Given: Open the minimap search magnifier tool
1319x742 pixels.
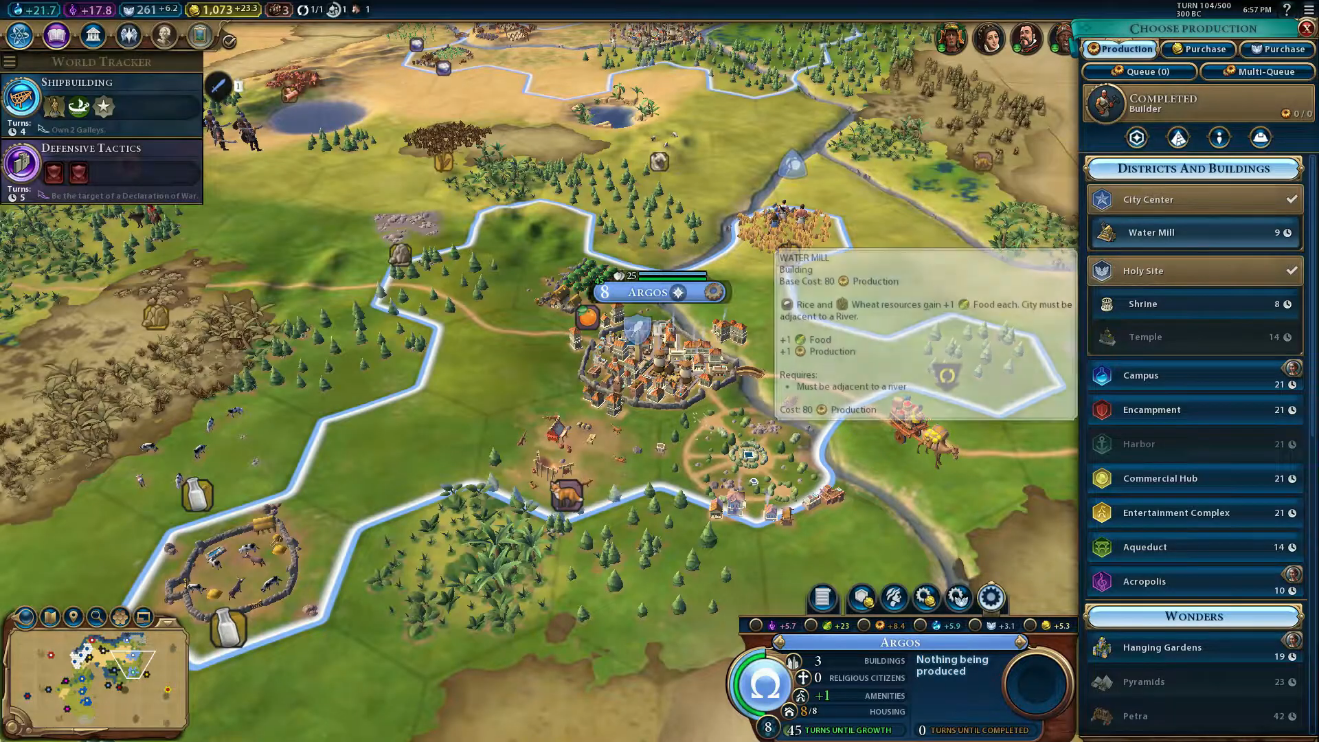Looking at the screenshot, I should click(x=97, y=617).
